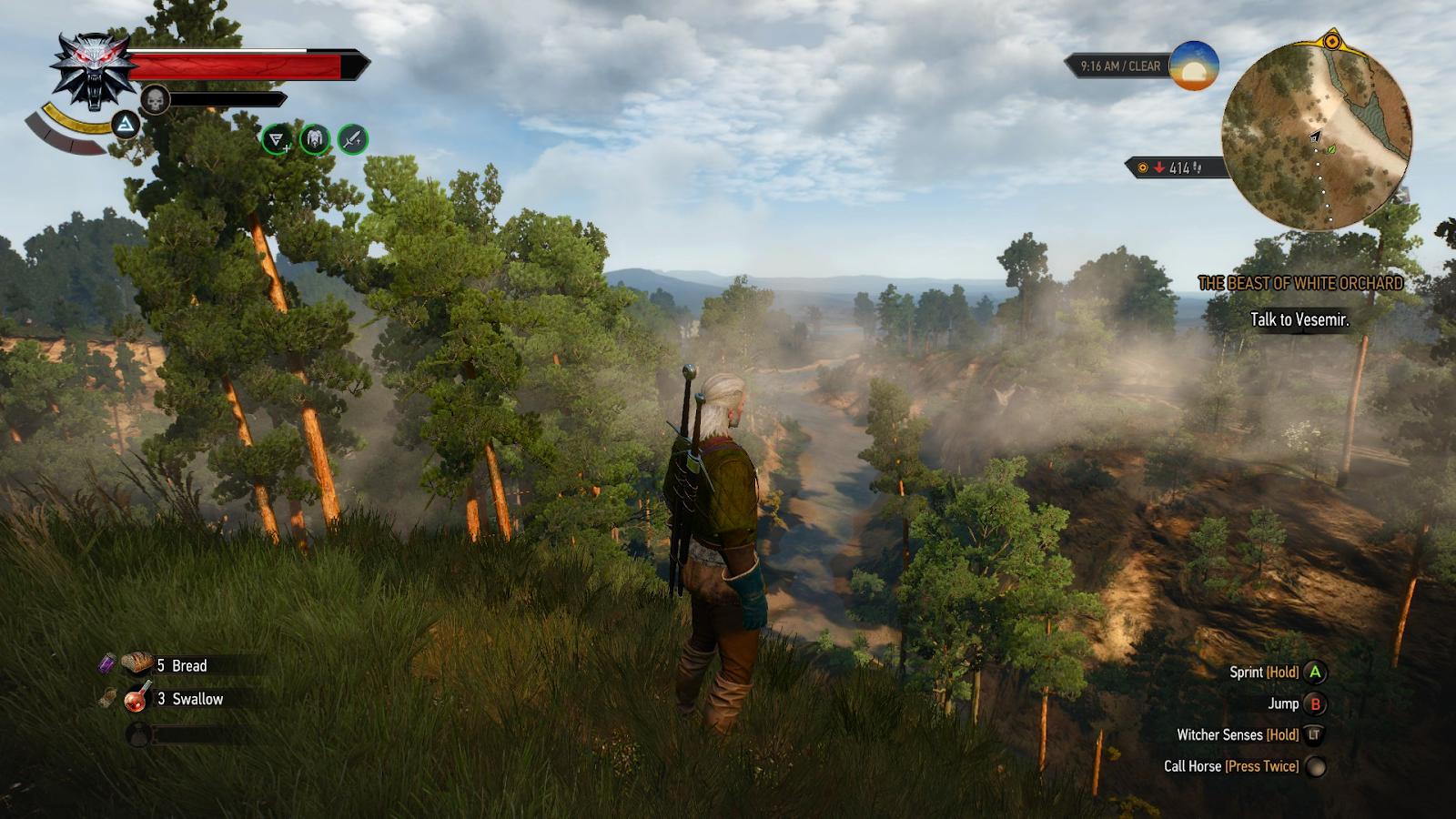
Task: Select The Beast of White Orchard quest
Action: click(x=1299, y=283)
